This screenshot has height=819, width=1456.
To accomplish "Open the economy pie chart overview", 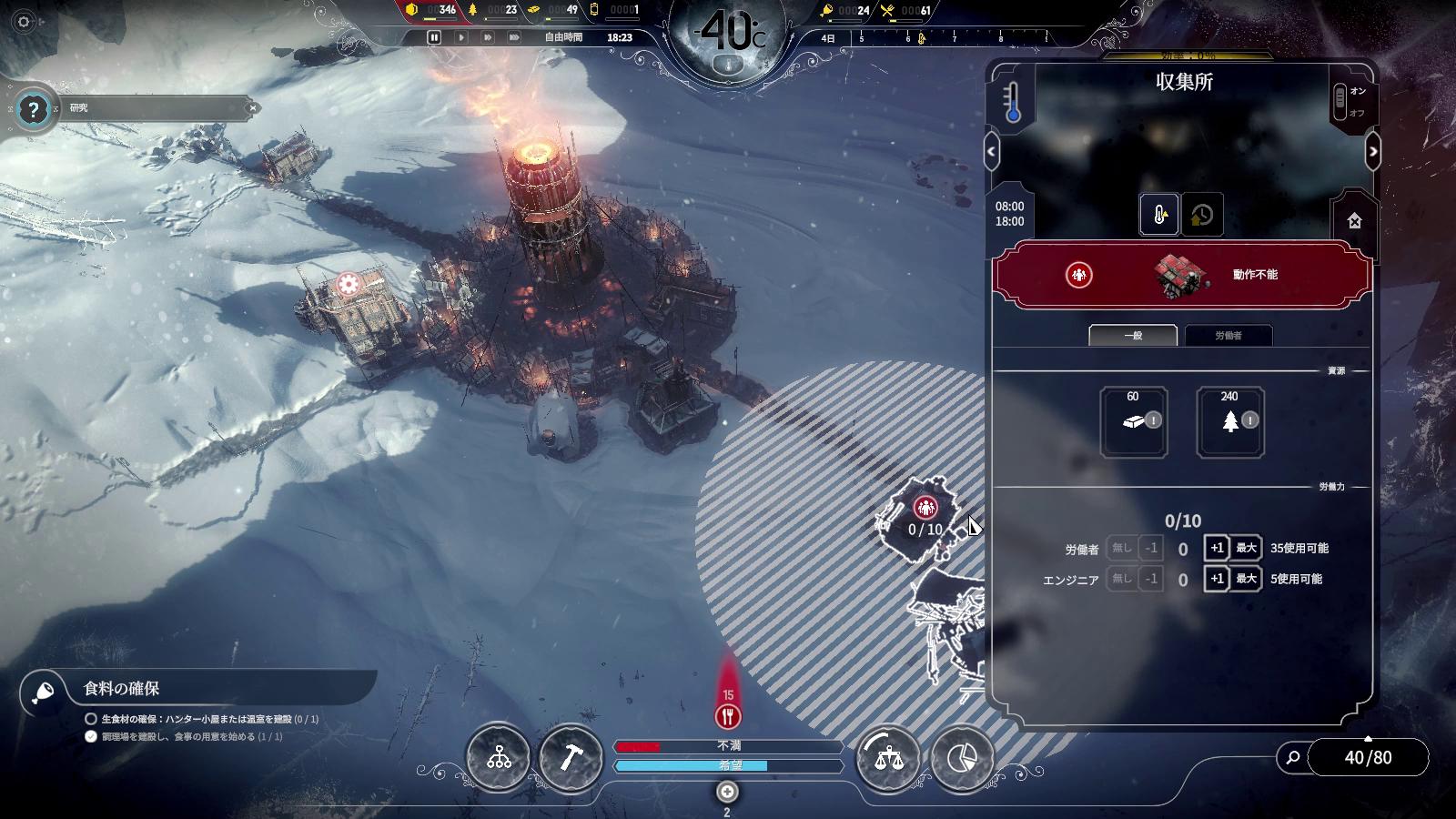I will tap(962, 757).
